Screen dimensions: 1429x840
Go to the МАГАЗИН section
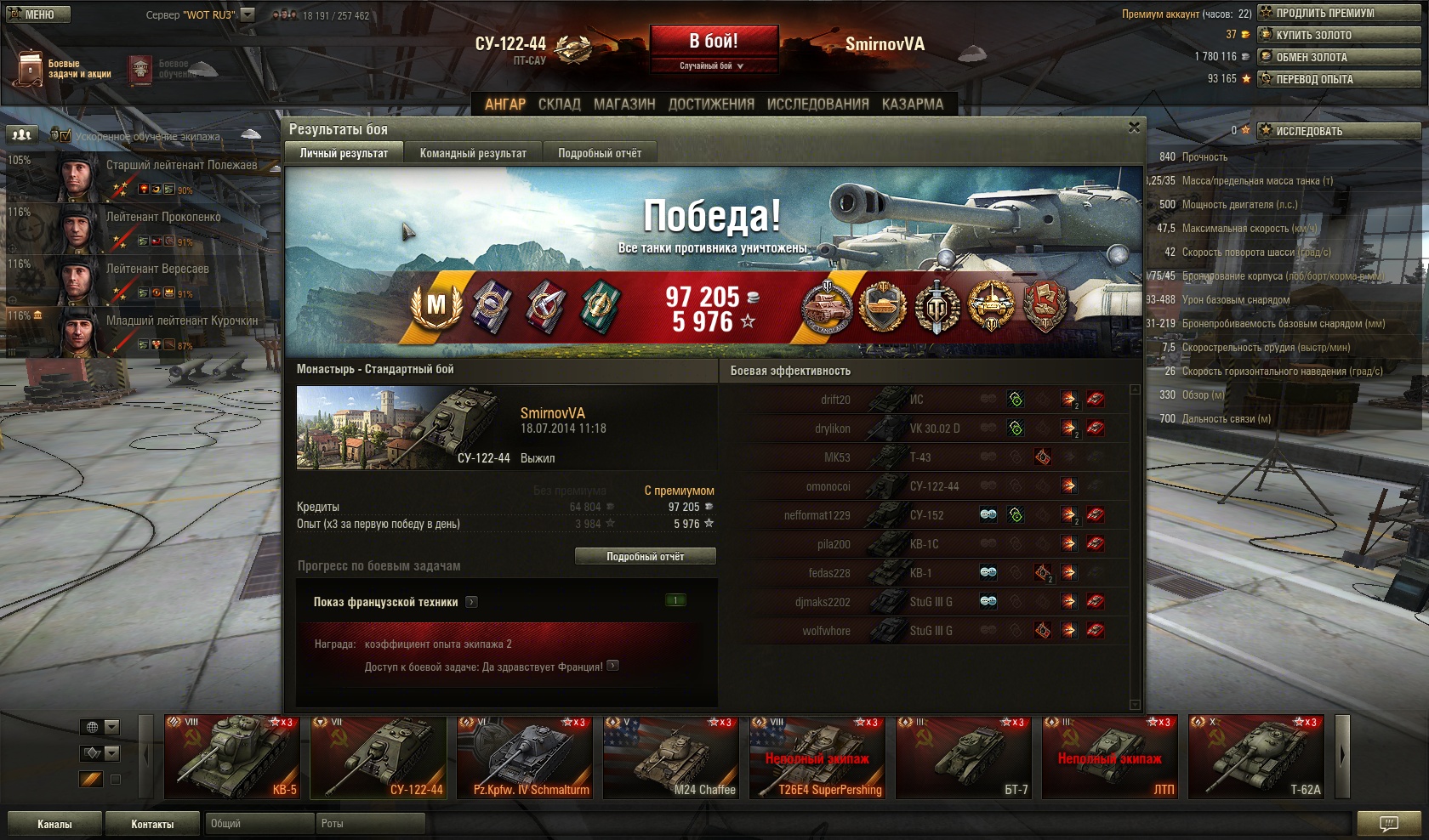coord(624,104)
